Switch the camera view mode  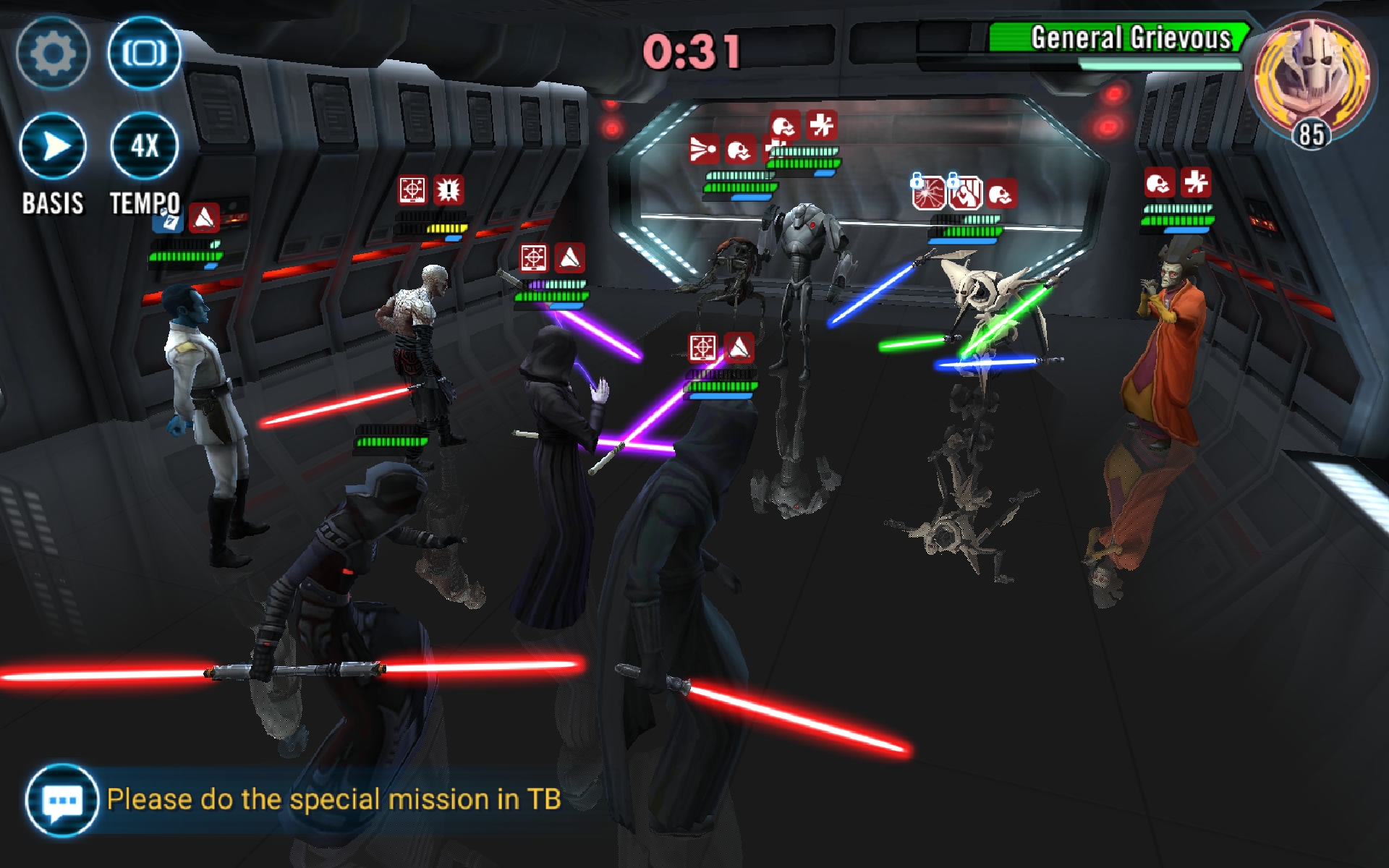pos(144,53)
